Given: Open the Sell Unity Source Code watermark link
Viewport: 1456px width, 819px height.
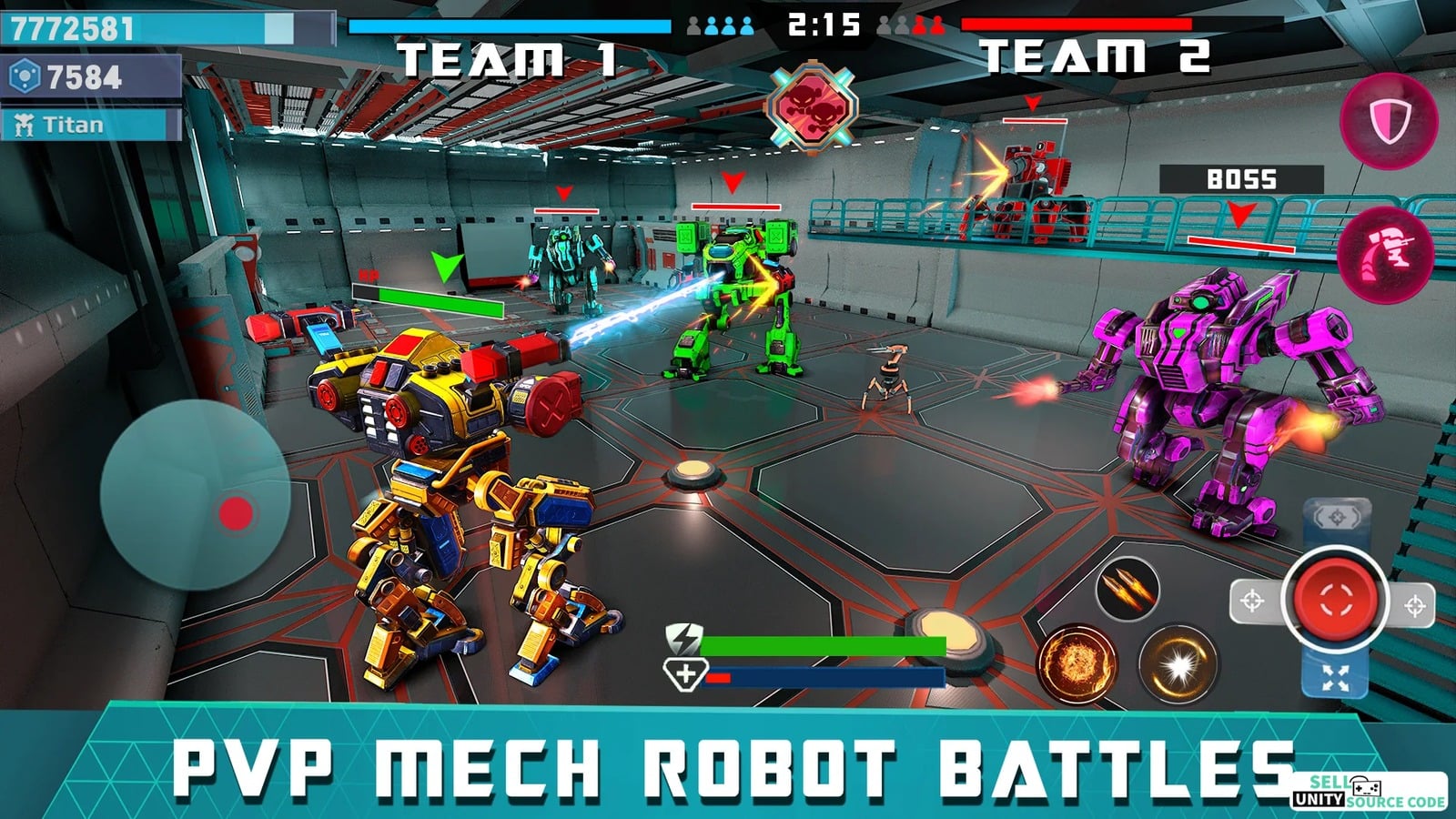Looking at the screenshot, I should 1368,793.
